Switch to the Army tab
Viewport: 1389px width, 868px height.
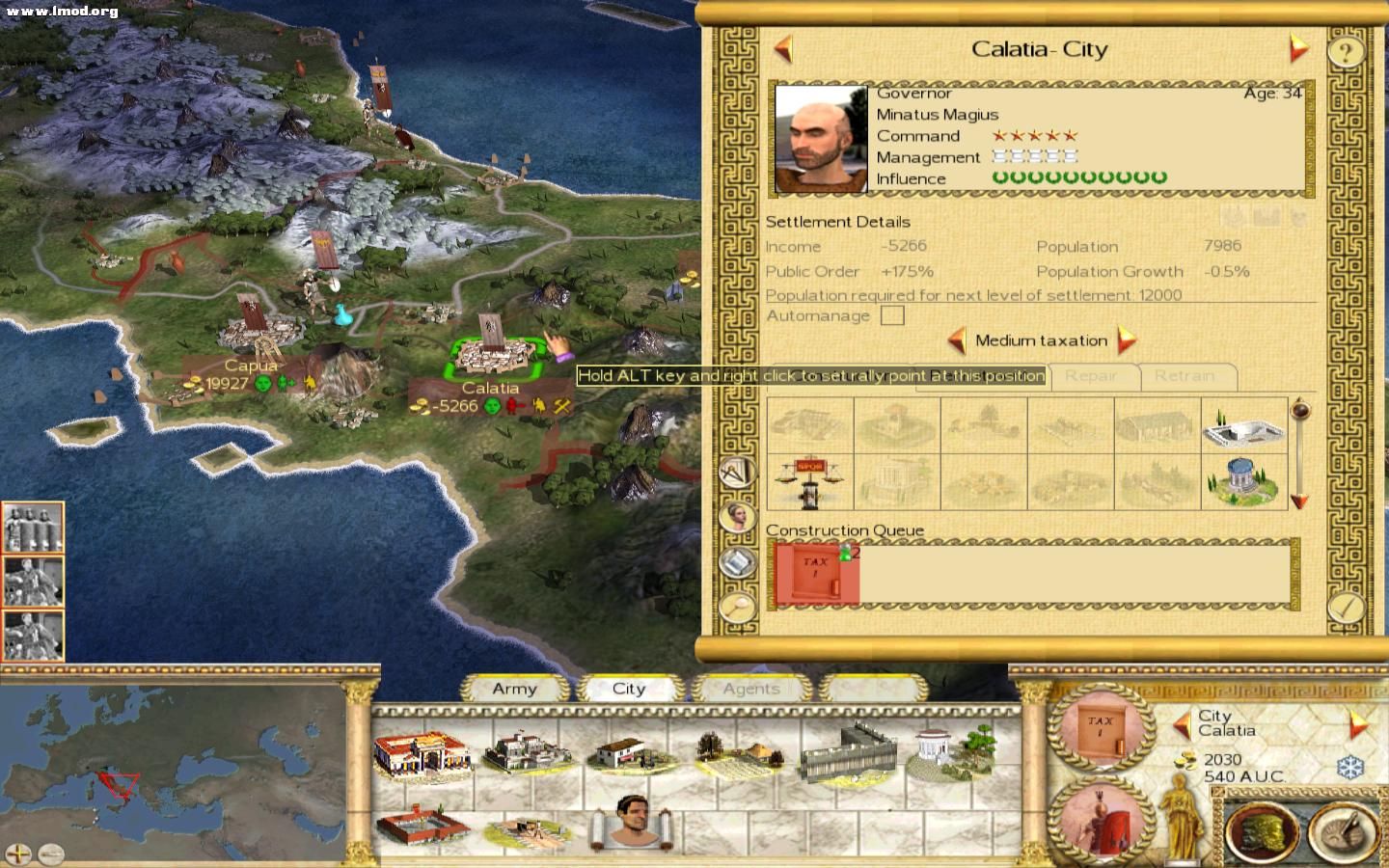pyautogui.click(x=514, y=689)
